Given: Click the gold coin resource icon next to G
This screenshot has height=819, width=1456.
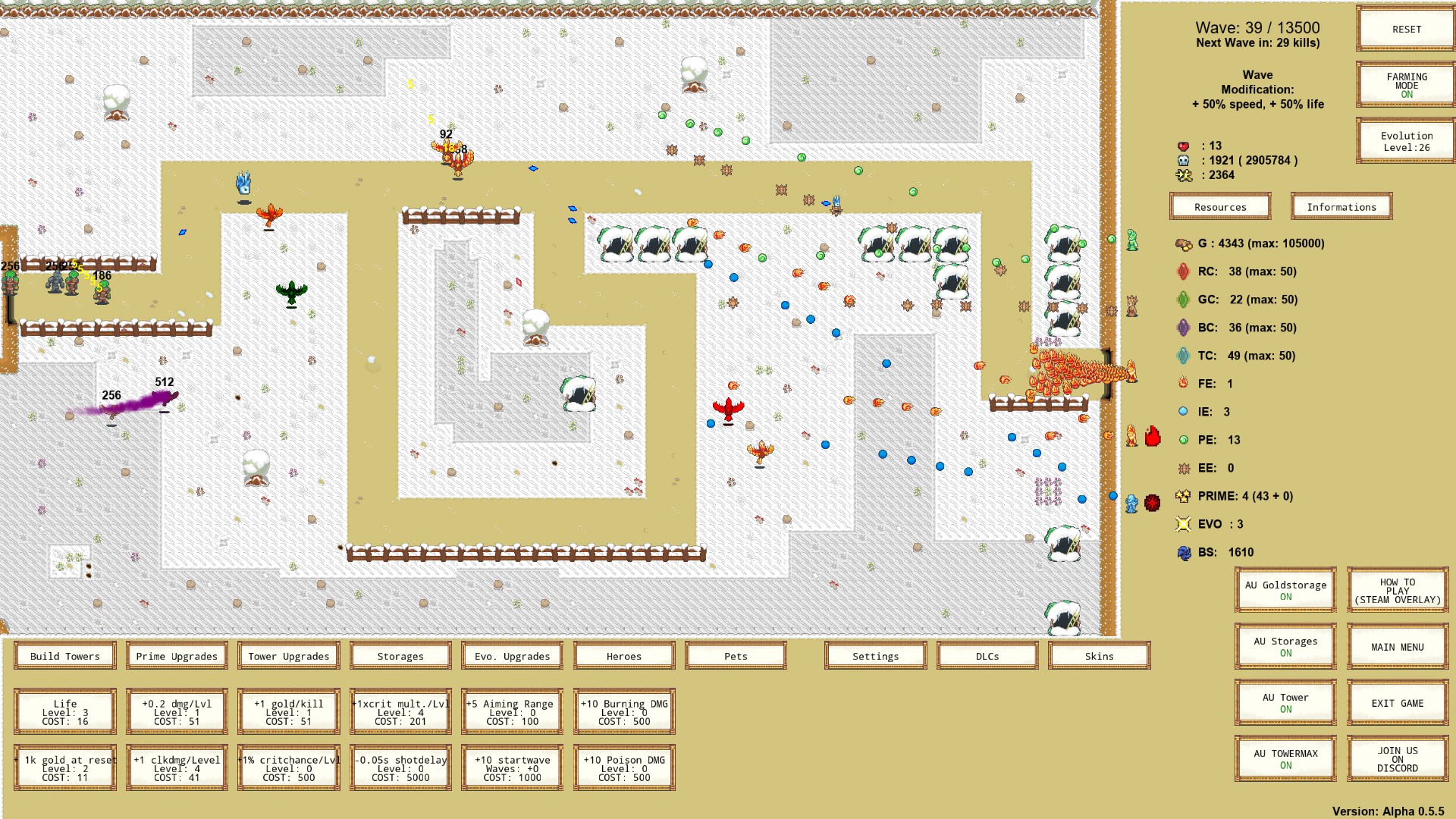Looking at the screenshot, I should point(1183,244).
